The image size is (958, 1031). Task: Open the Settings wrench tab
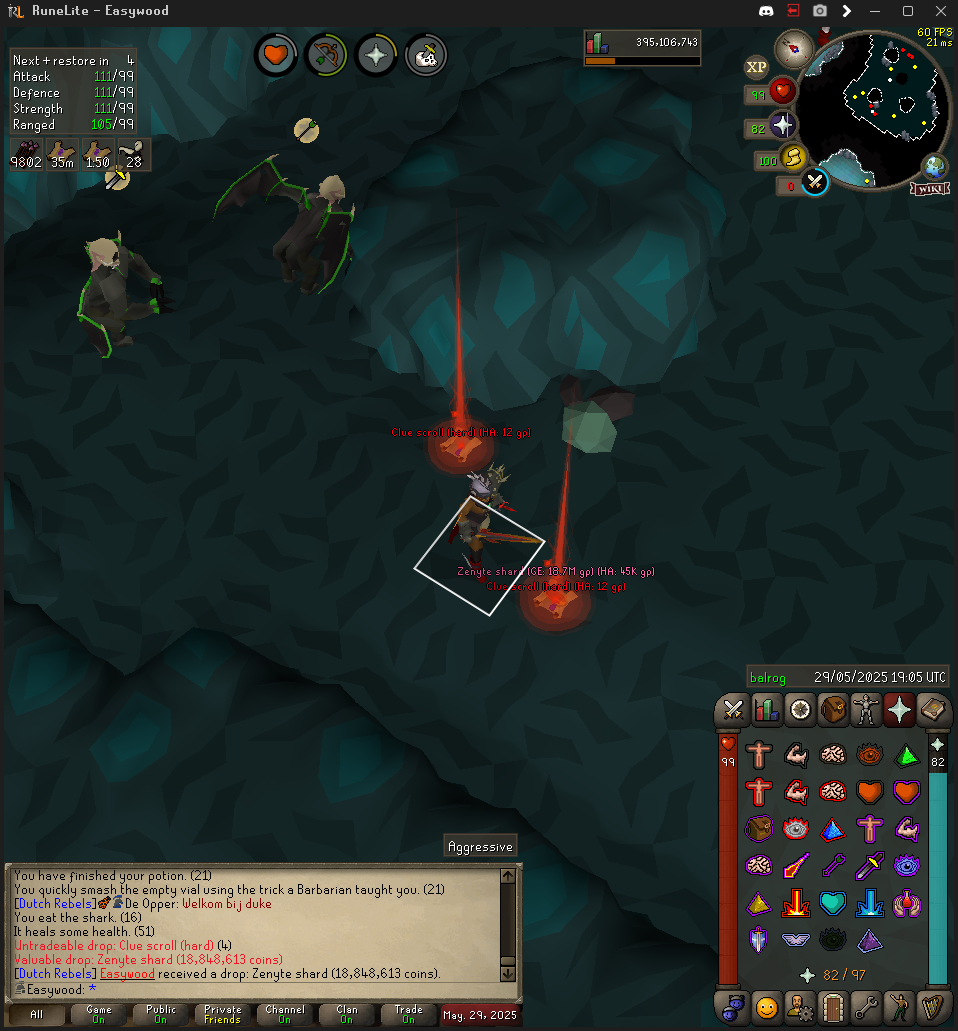[865, 1006]
